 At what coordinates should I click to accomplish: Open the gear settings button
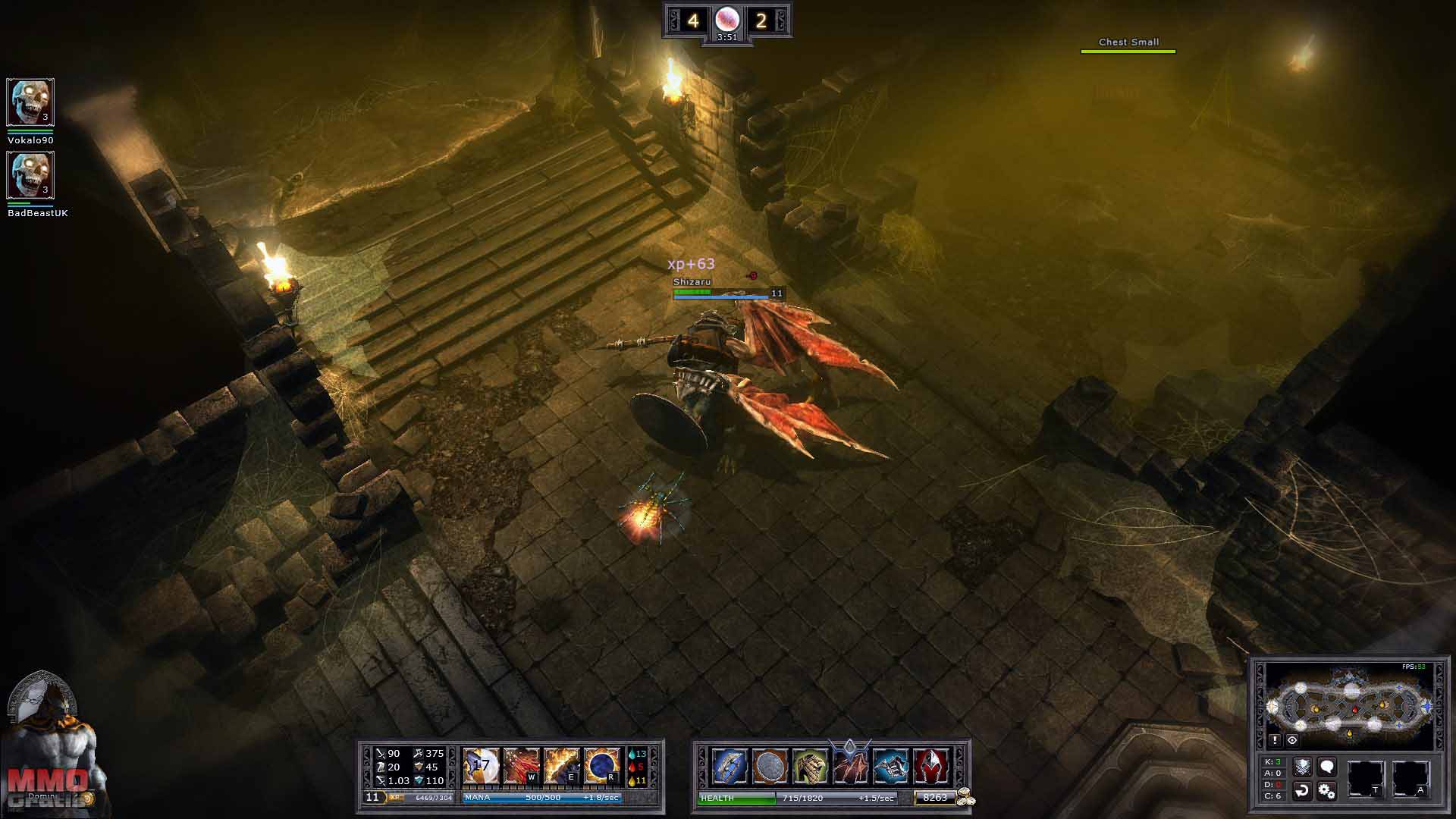pyautogui.click(x=1326, y=791)
